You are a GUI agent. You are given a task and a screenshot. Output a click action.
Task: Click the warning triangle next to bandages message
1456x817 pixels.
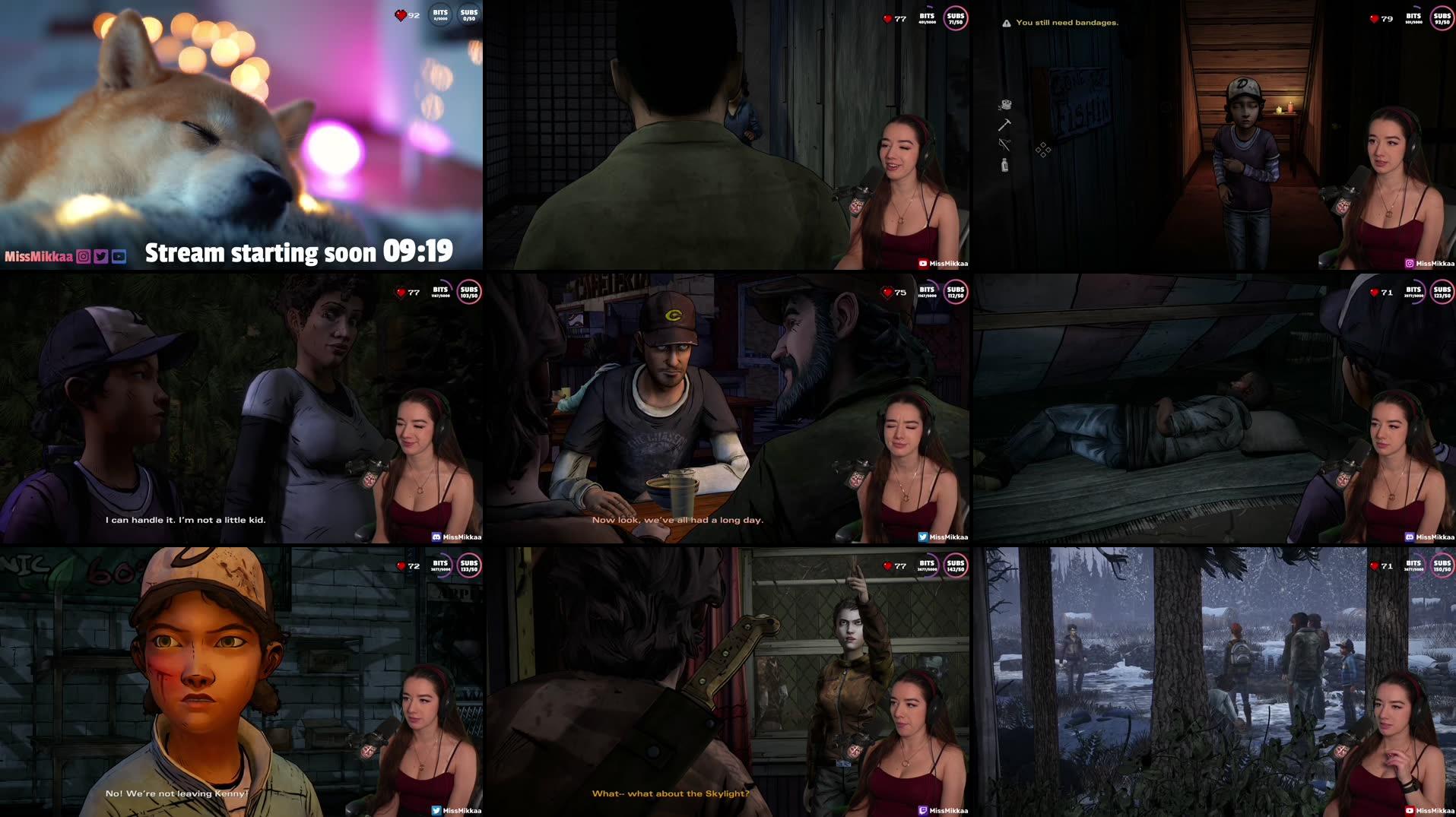(1006, 23)
